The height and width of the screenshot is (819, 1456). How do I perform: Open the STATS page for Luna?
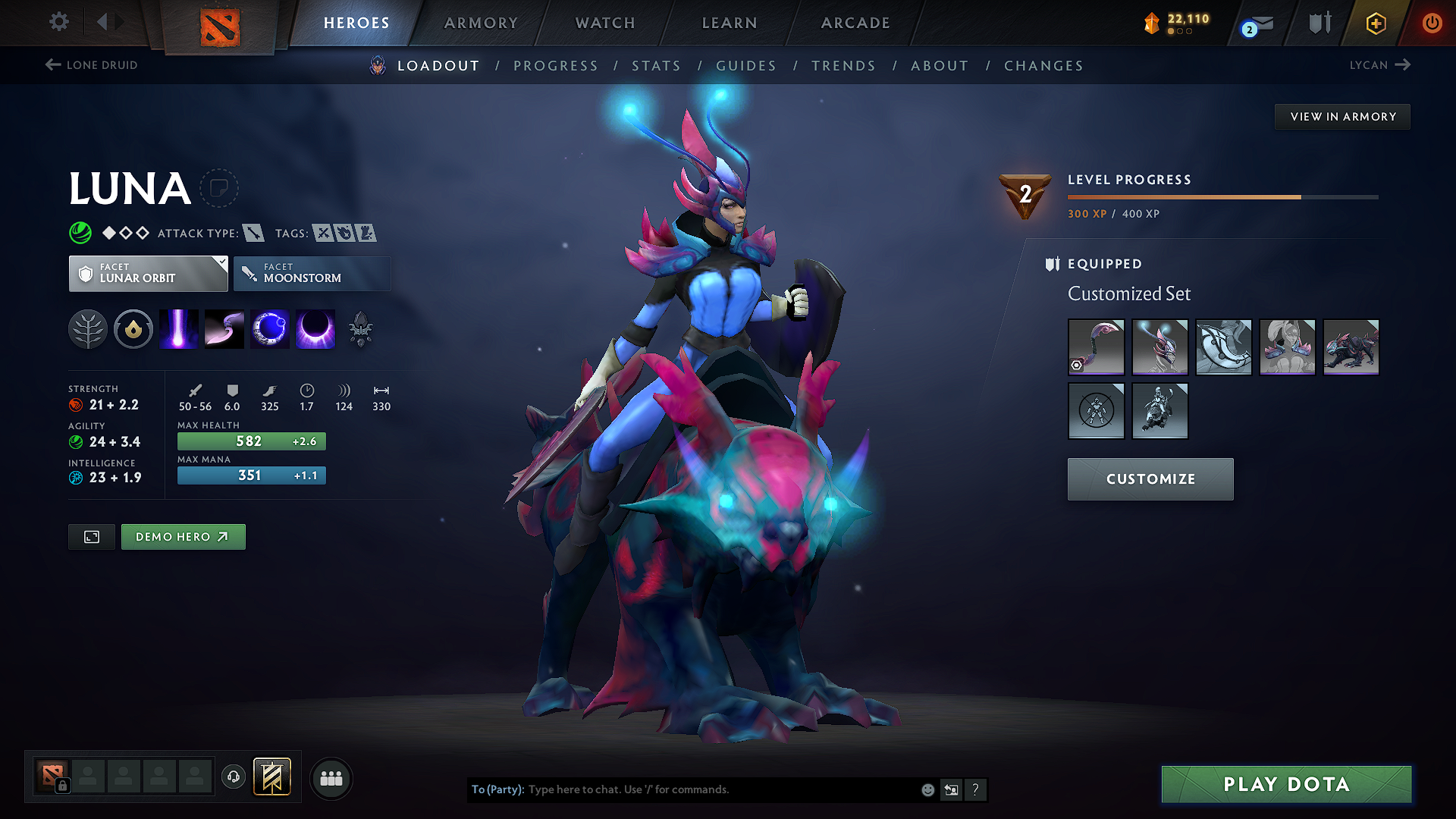(x=656, y=65)
